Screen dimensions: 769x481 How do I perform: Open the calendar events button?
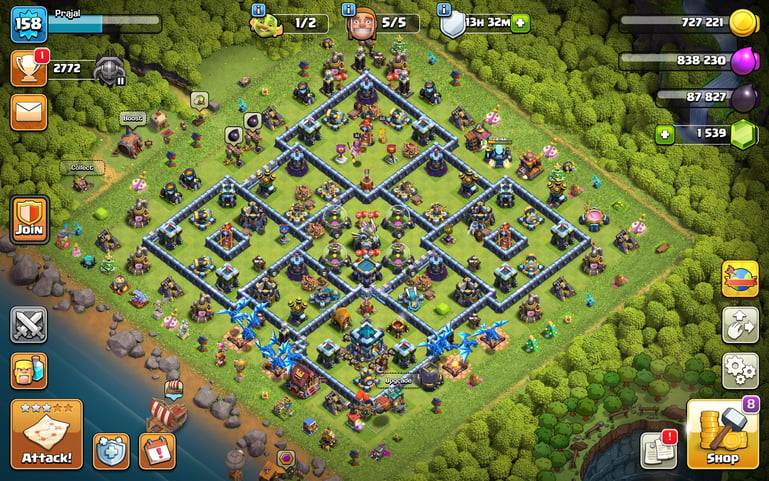pos(157,451)
